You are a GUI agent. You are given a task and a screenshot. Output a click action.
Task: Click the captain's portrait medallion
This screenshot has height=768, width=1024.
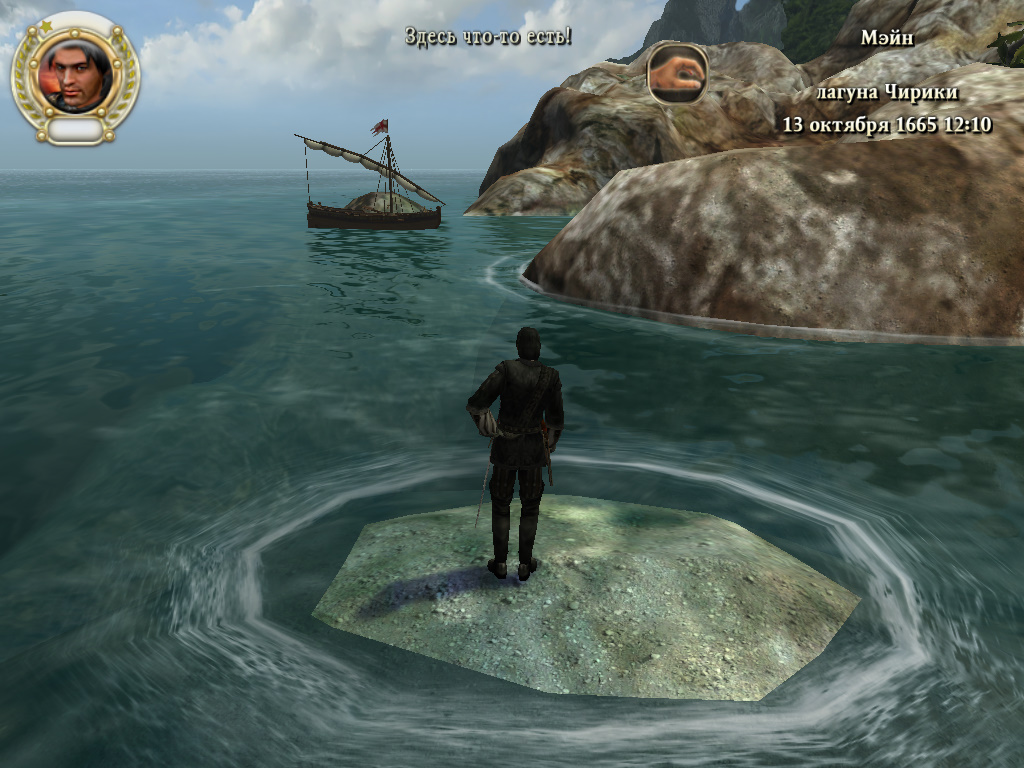click(x=76, y=75)
